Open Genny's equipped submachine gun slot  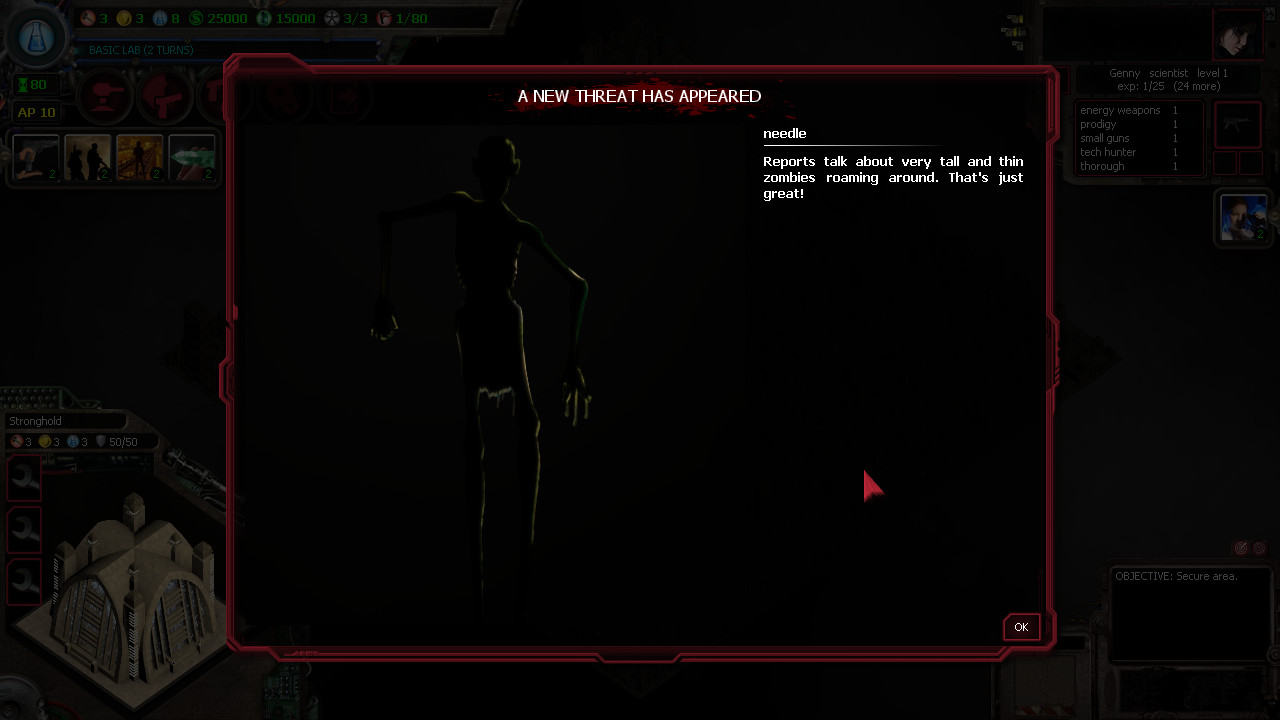tap(1238, 124)
